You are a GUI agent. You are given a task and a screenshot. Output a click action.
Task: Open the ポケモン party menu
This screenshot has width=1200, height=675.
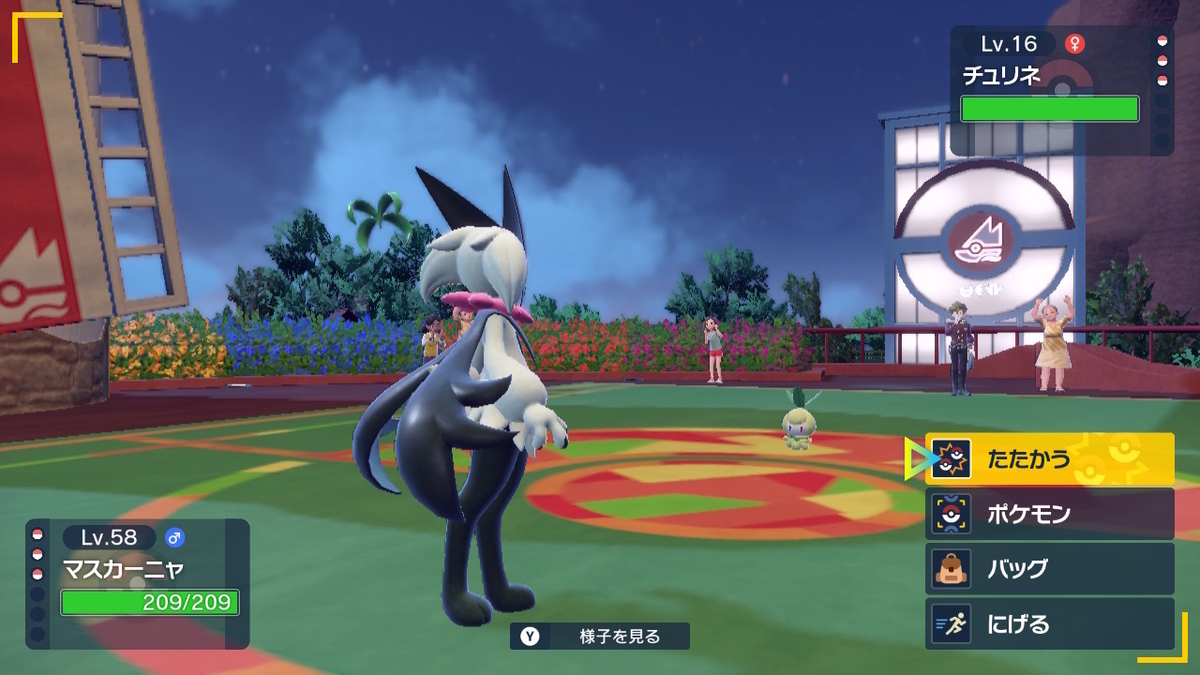1049,514
